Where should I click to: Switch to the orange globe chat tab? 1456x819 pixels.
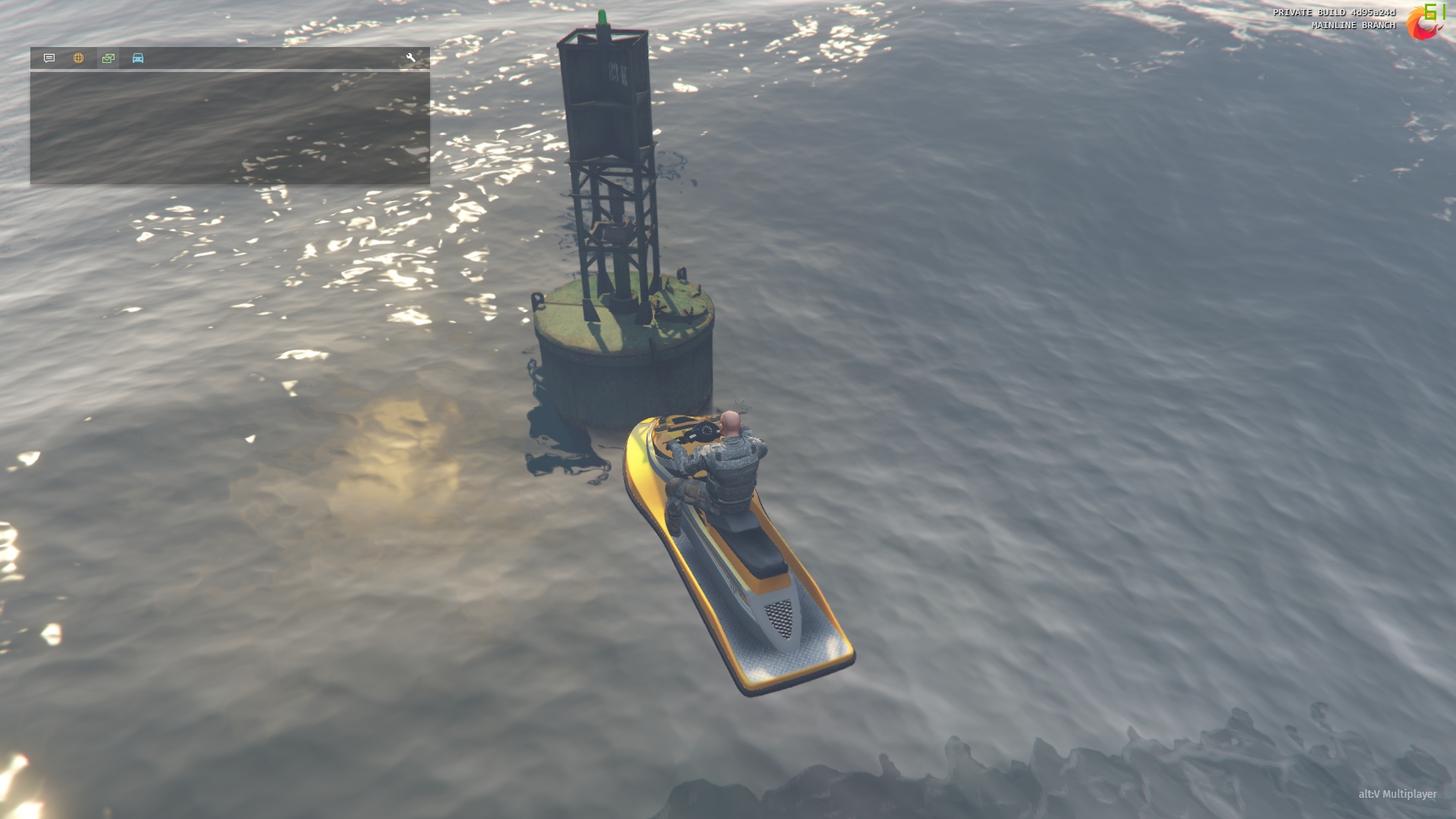pyautogui.click(x=79, y=58)
